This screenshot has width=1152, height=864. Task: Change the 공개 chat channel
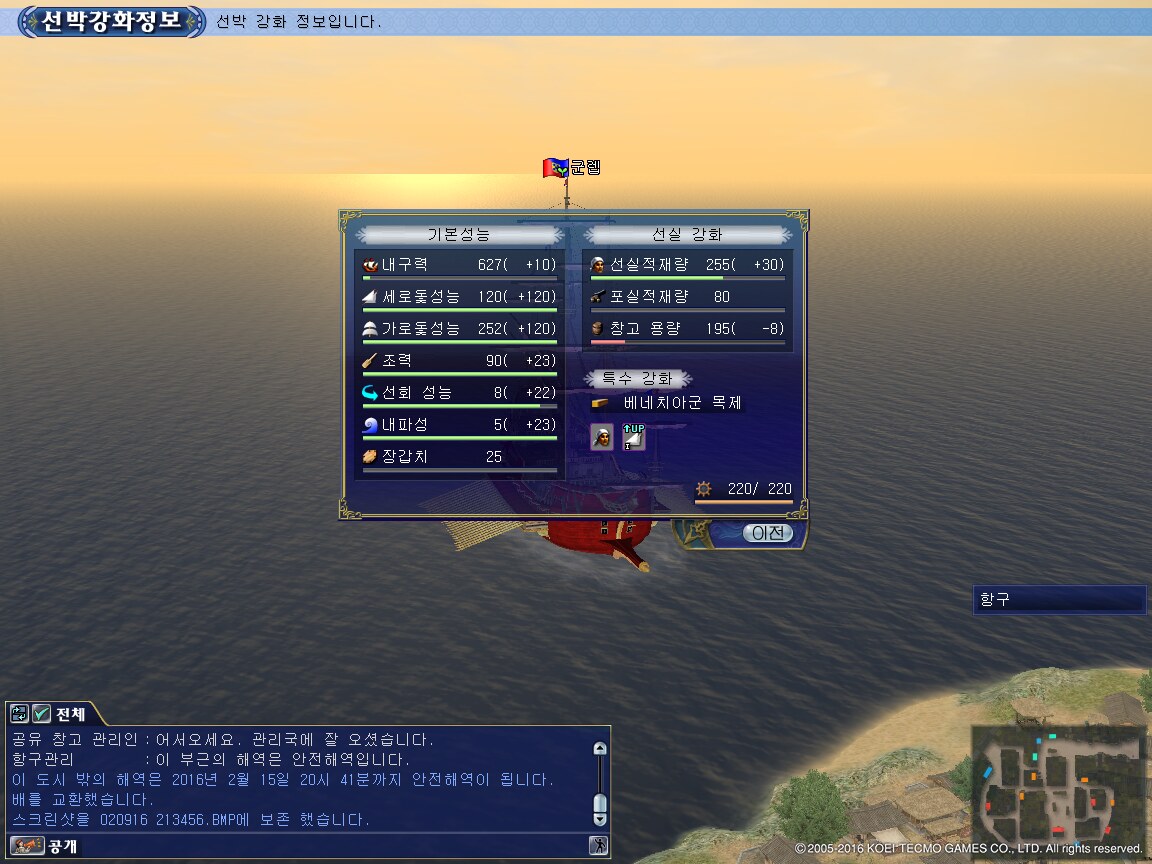[28, 846]
